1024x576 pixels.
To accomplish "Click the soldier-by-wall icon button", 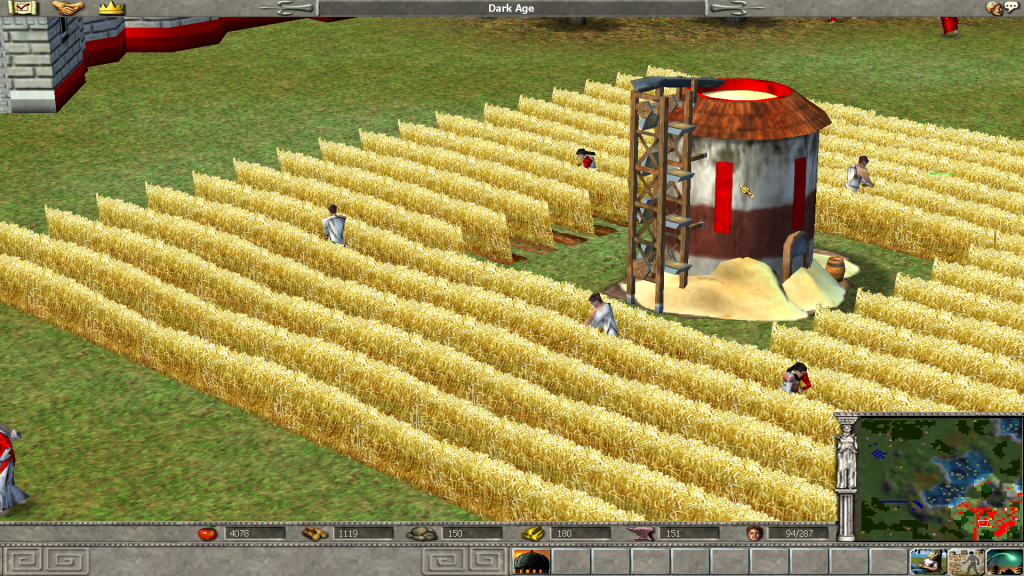I will (965, 561).
